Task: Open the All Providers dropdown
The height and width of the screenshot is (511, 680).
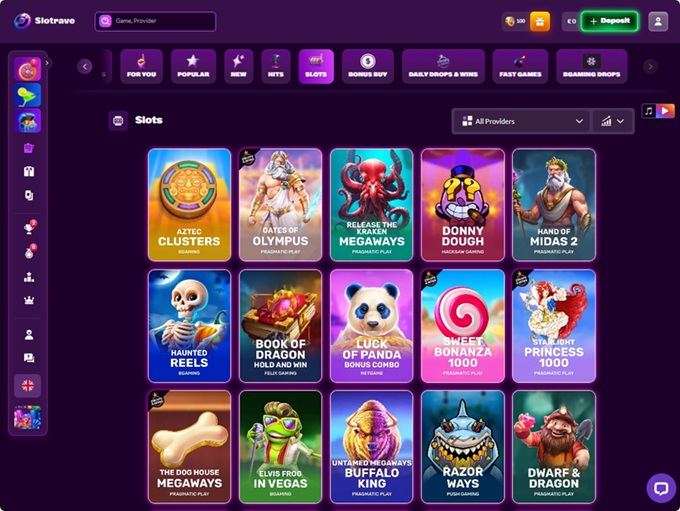Action: (522, 121)
